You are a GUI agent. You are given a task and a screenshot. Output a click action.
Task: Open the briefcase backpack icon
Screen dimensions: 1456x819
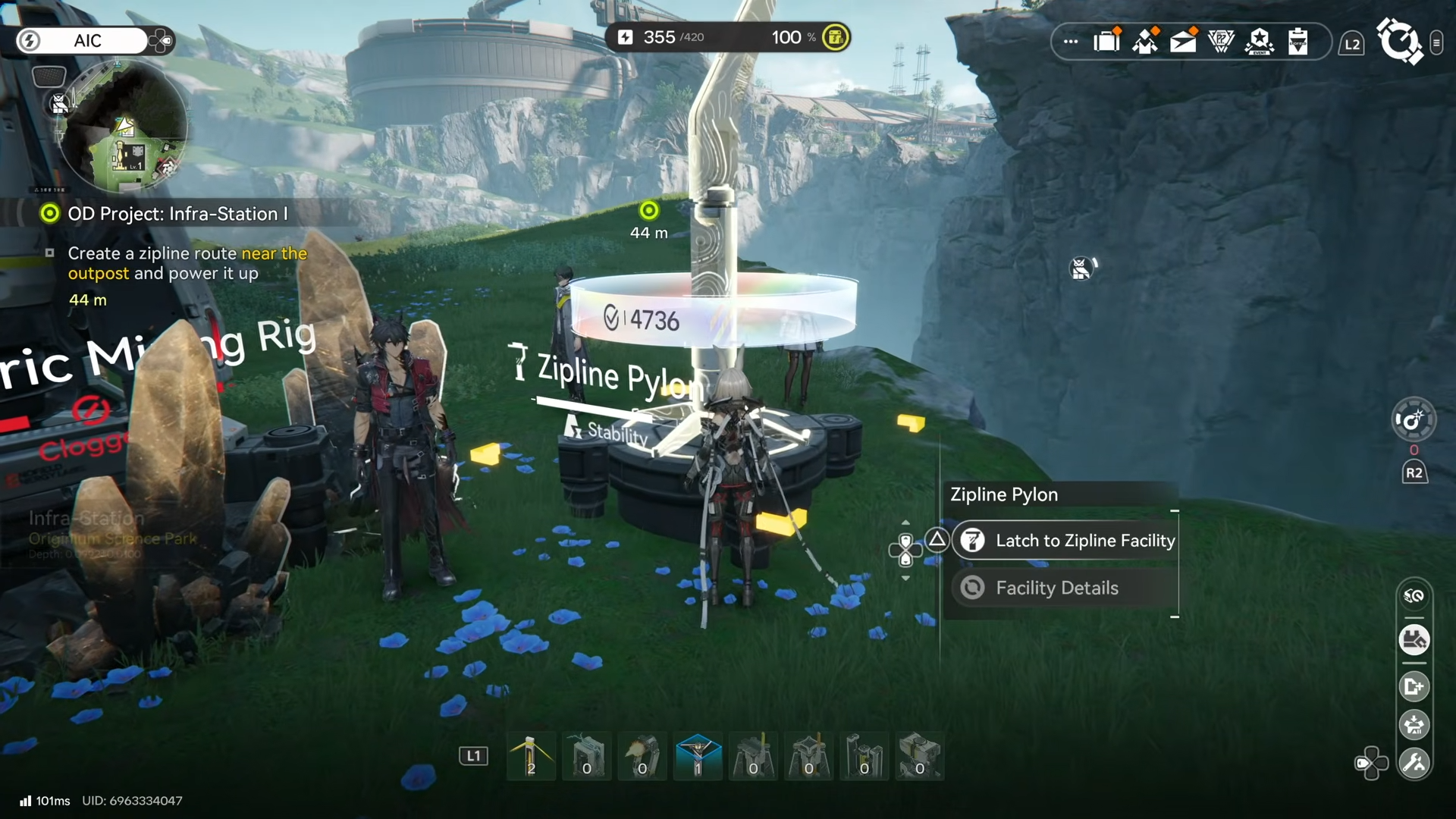(x=1107, y=41)
